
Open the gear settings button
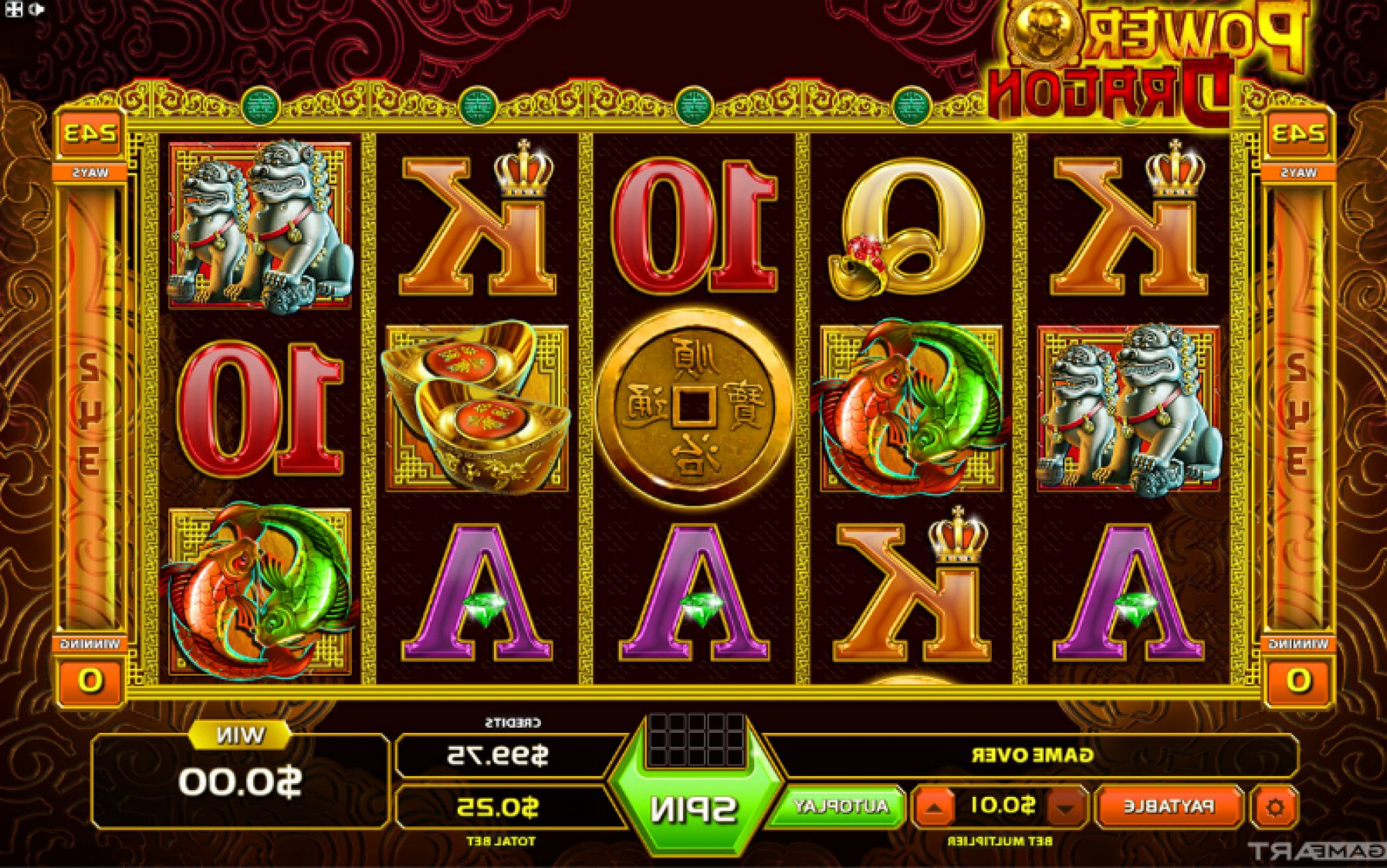1275,807
